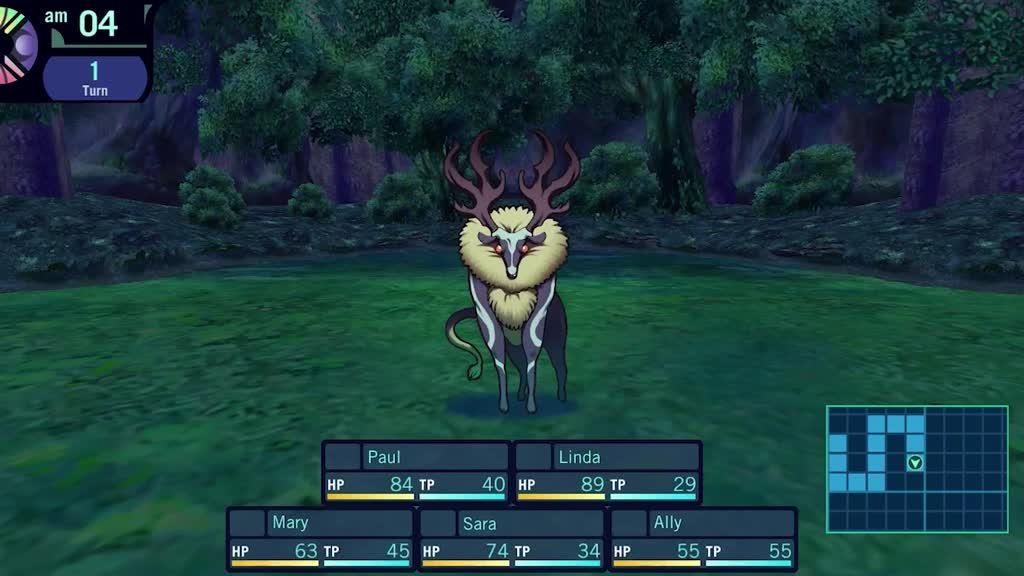1024x576 pixels.
Task: Open the dungeon minimap
Action: click(916, 468)
